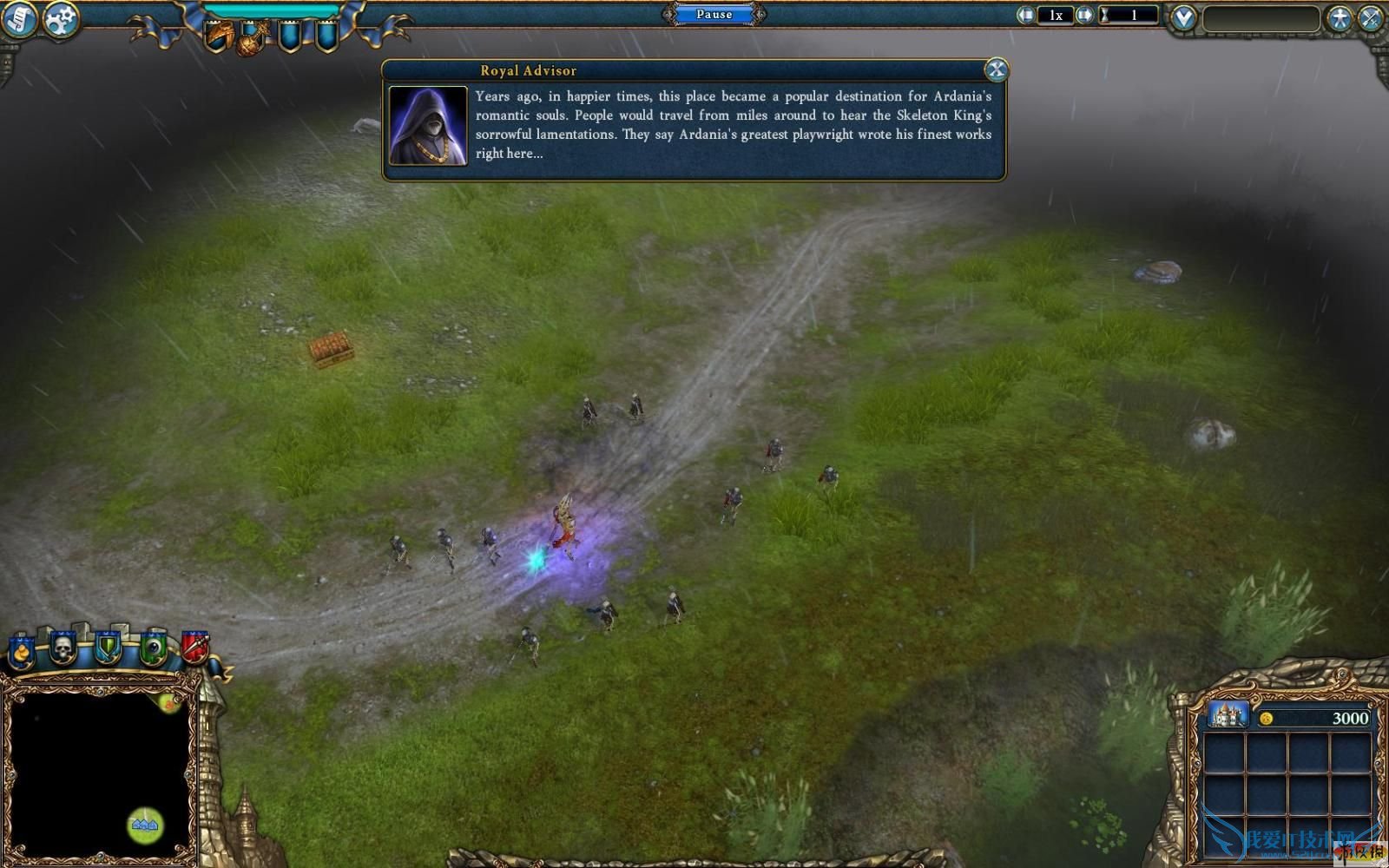1389x868 pixels.
Task: Select the green shield defend flag
Action: click(108, 648)
